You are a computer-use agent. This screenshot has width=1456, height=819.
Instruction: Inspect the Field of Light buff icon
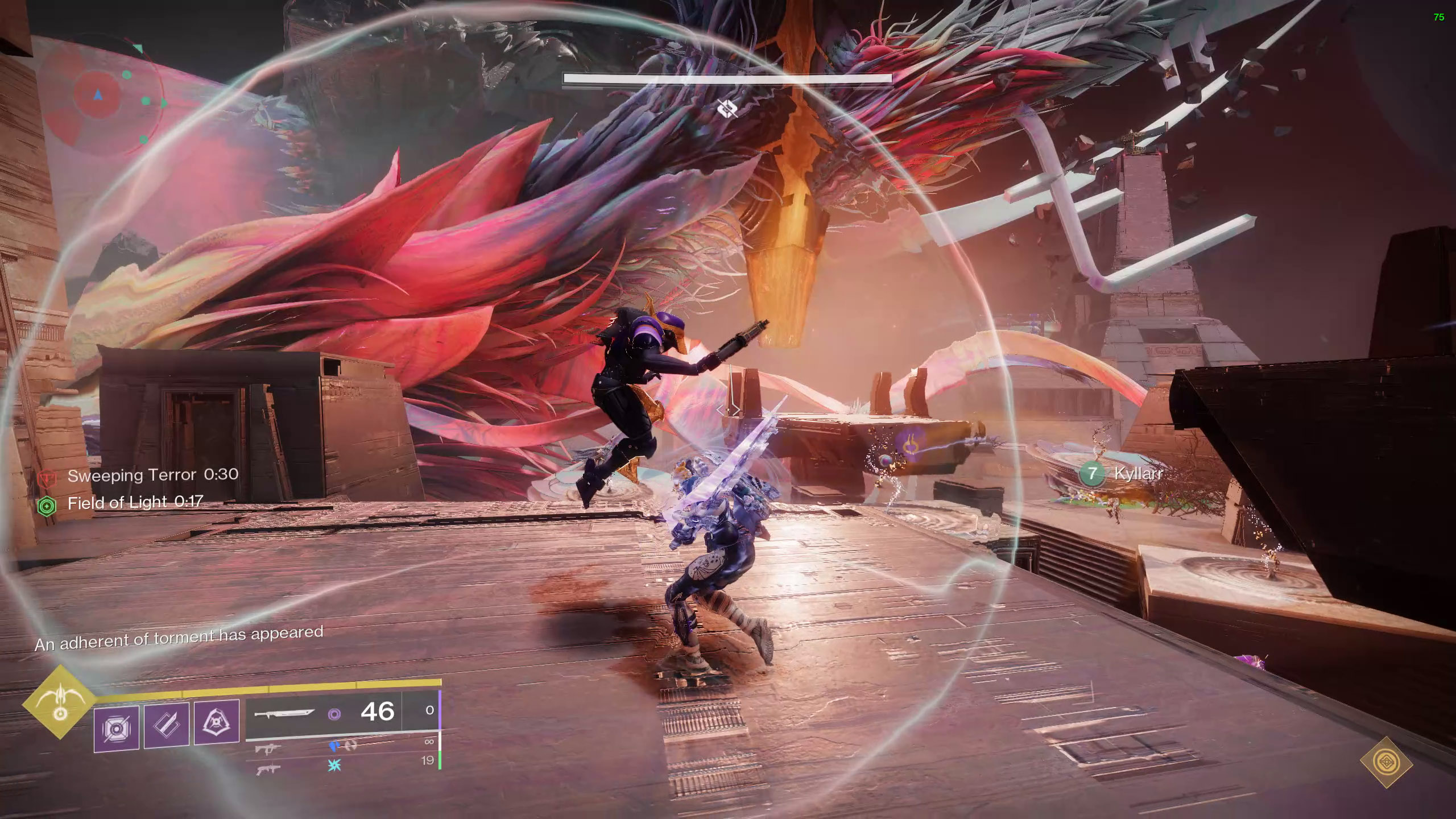[47, 506]
